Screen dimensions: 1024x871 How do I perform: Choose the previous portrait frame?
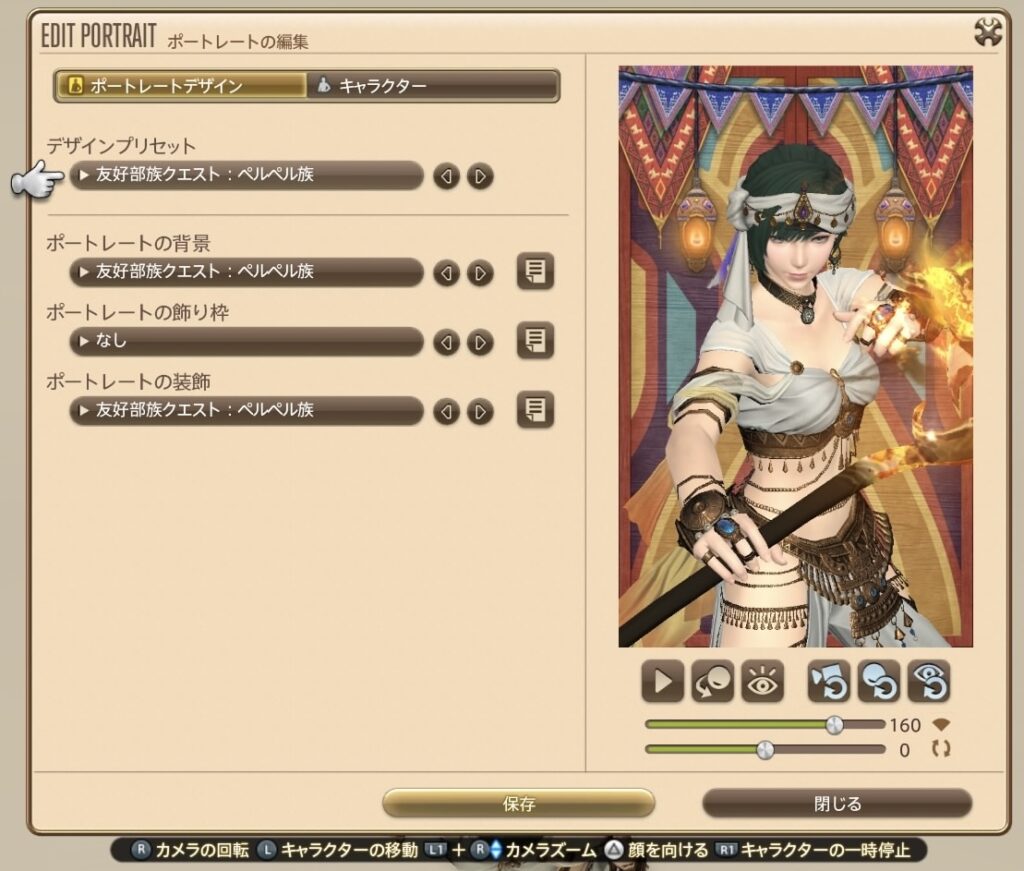point(446,343)
